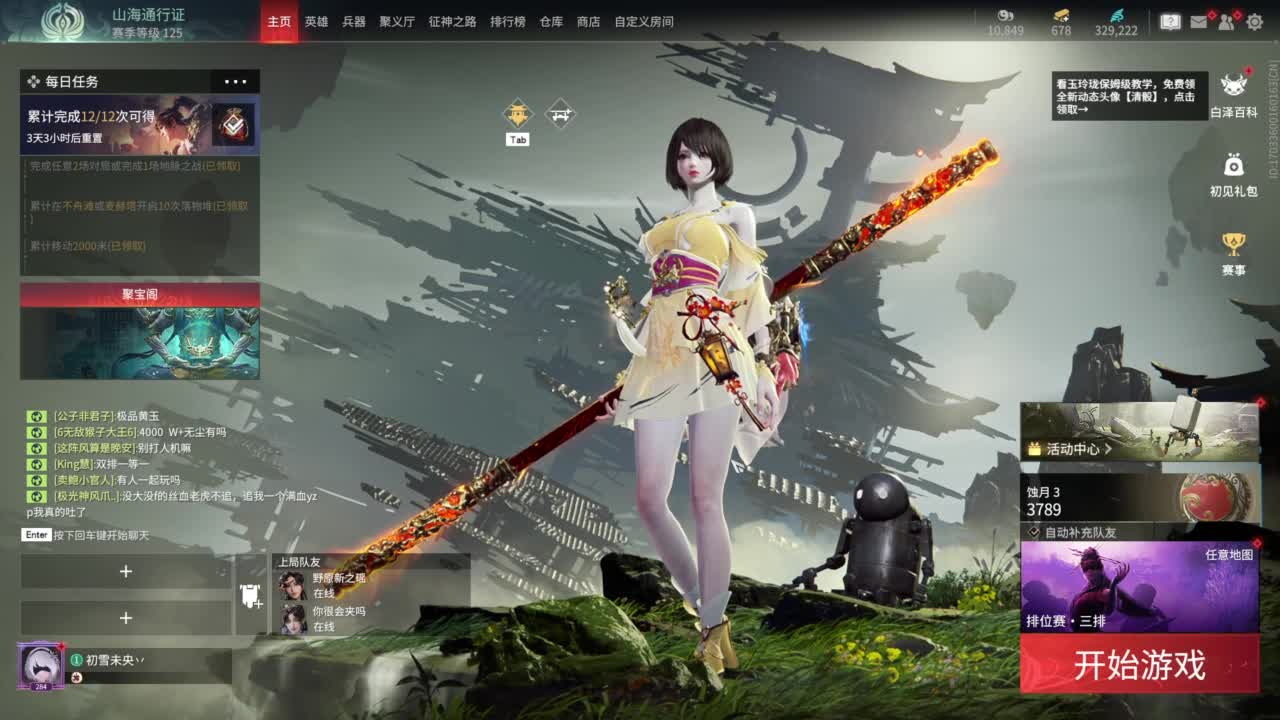Click the gold ingot currency icon showing 678
Image resolution: width=1280 pixels, height=720 pixels.
tap(1061, 17)
